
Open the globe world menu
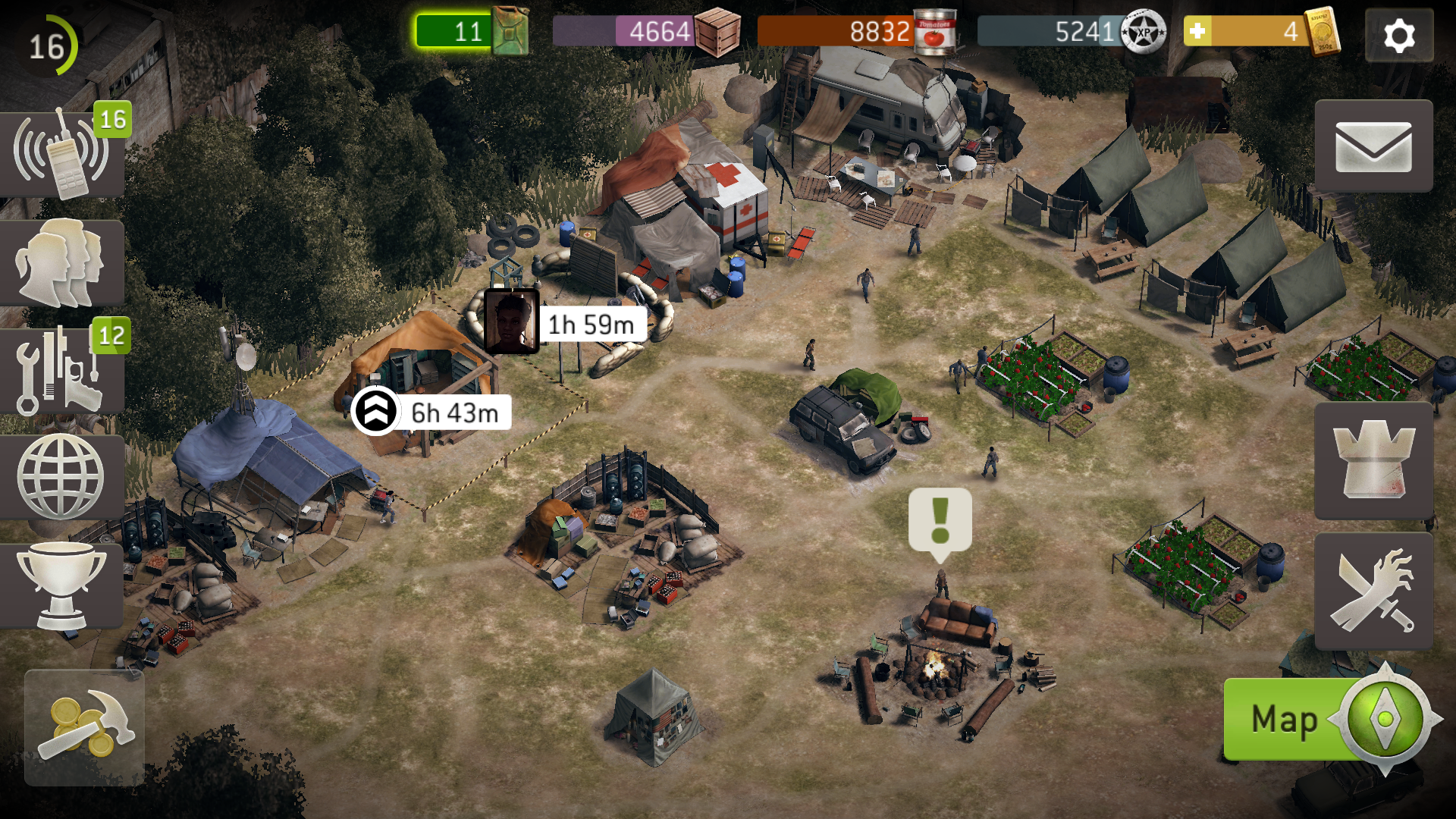click(61, 476)
